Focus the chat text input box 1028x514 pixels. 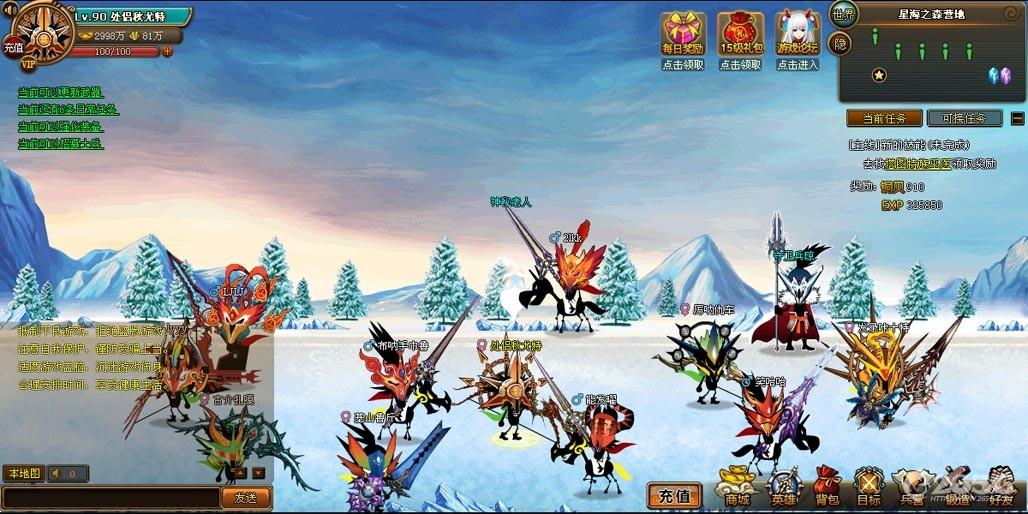coord(110,497)
